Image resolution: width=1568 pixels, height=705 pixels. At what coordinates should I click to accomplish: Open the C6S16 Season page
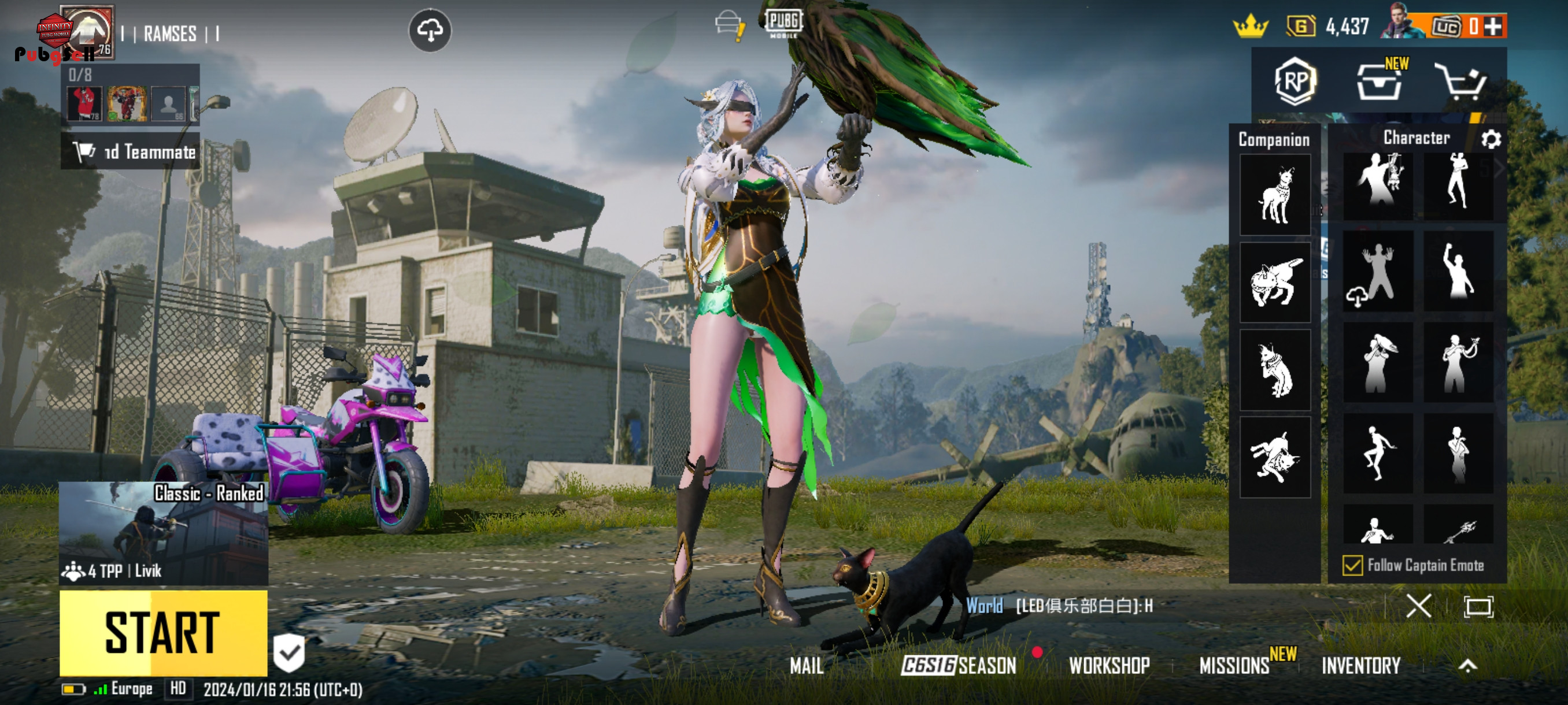[958, 666]
